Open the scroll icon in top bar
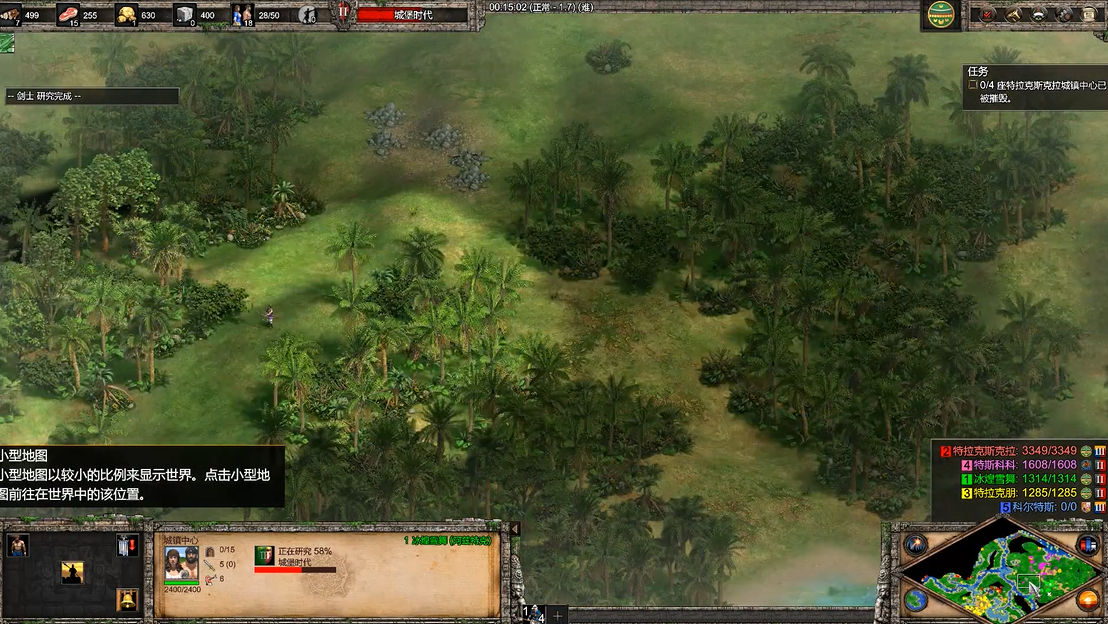The height and width of the screenshot is (624, 1108). click(1089, 14)
